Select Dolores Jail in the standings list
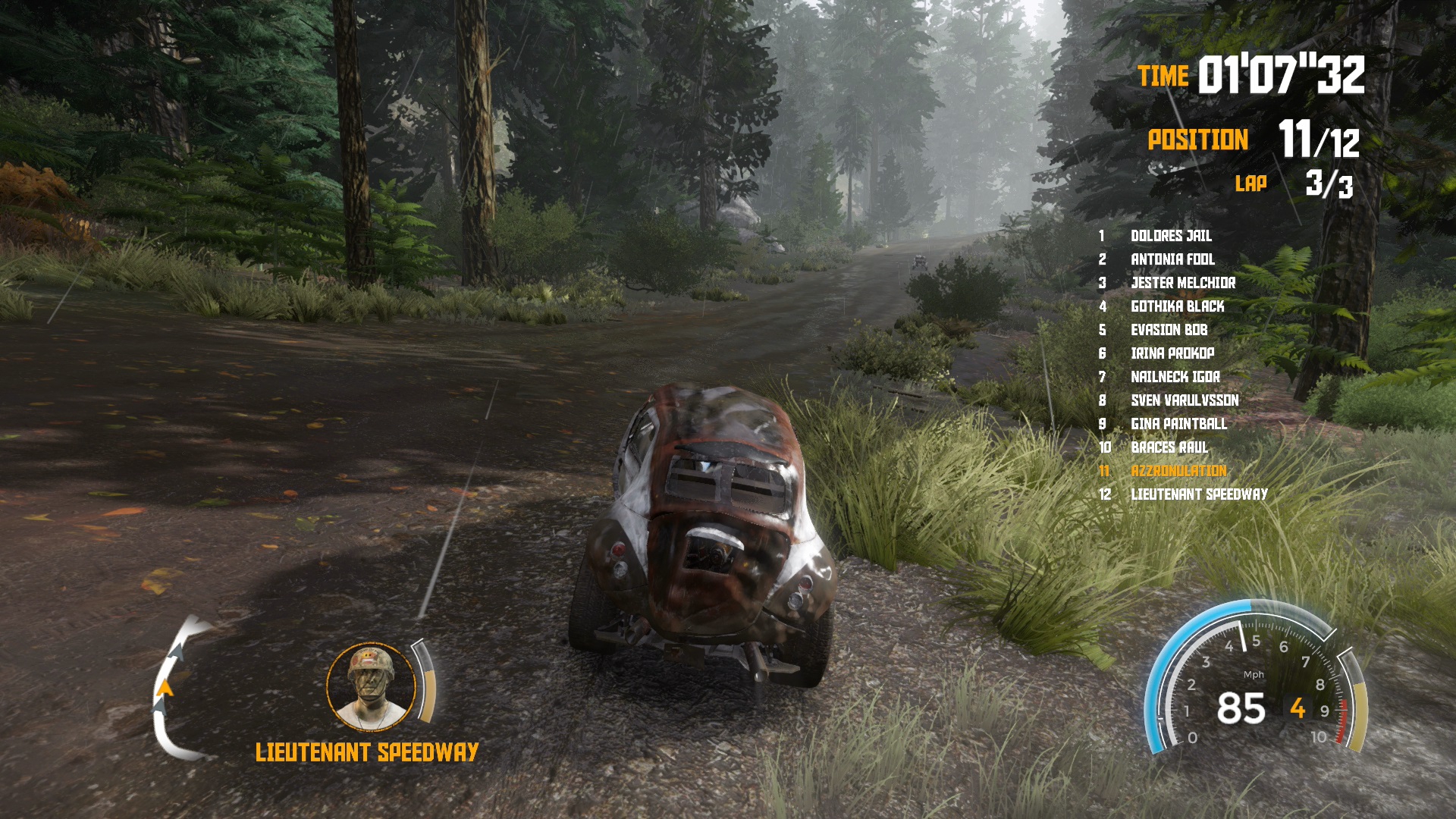This screenshot has width=1456, height=819. click(x=1171, y=236)
